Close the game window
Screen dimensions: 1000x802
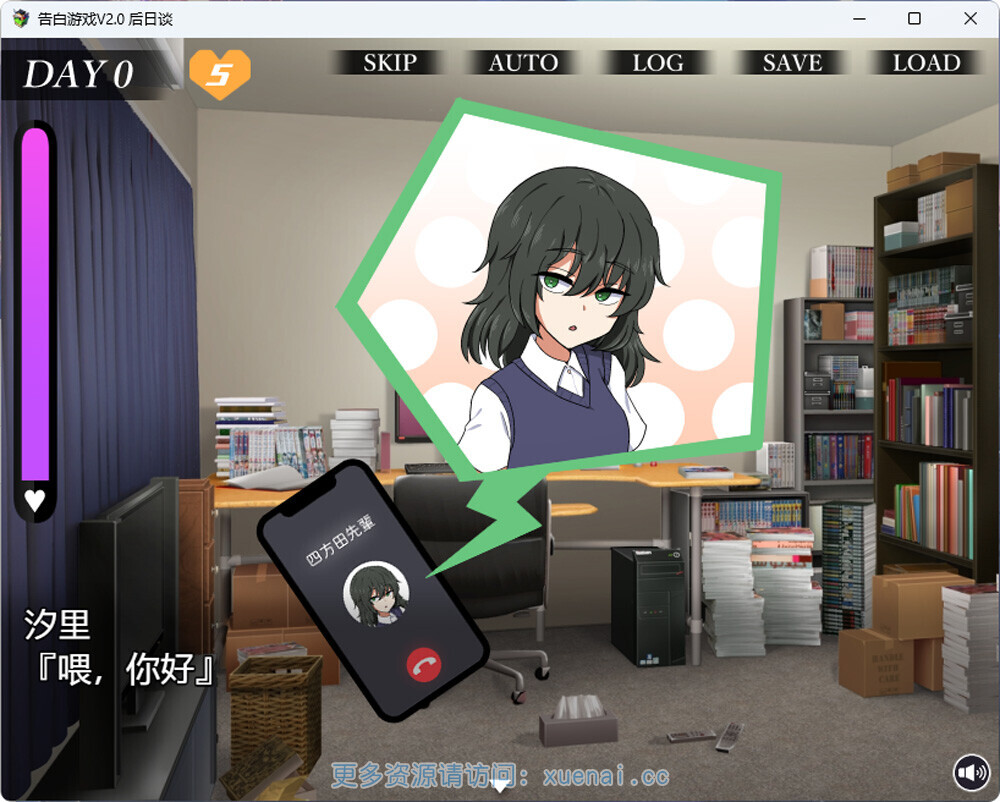pyautogui.click(x=970, y=19)
